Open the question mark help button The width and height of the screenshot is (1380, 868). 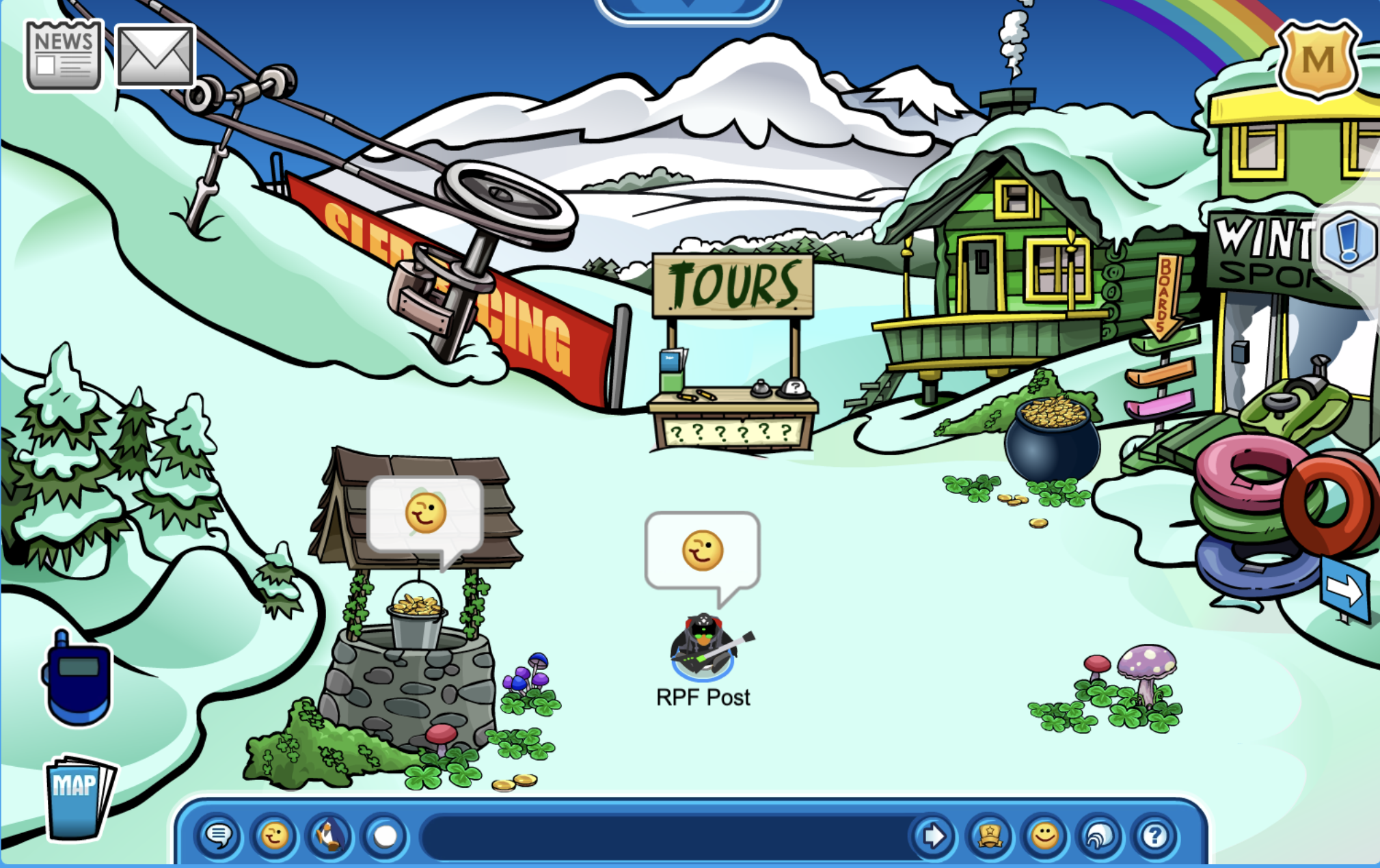pos(1155,836)
